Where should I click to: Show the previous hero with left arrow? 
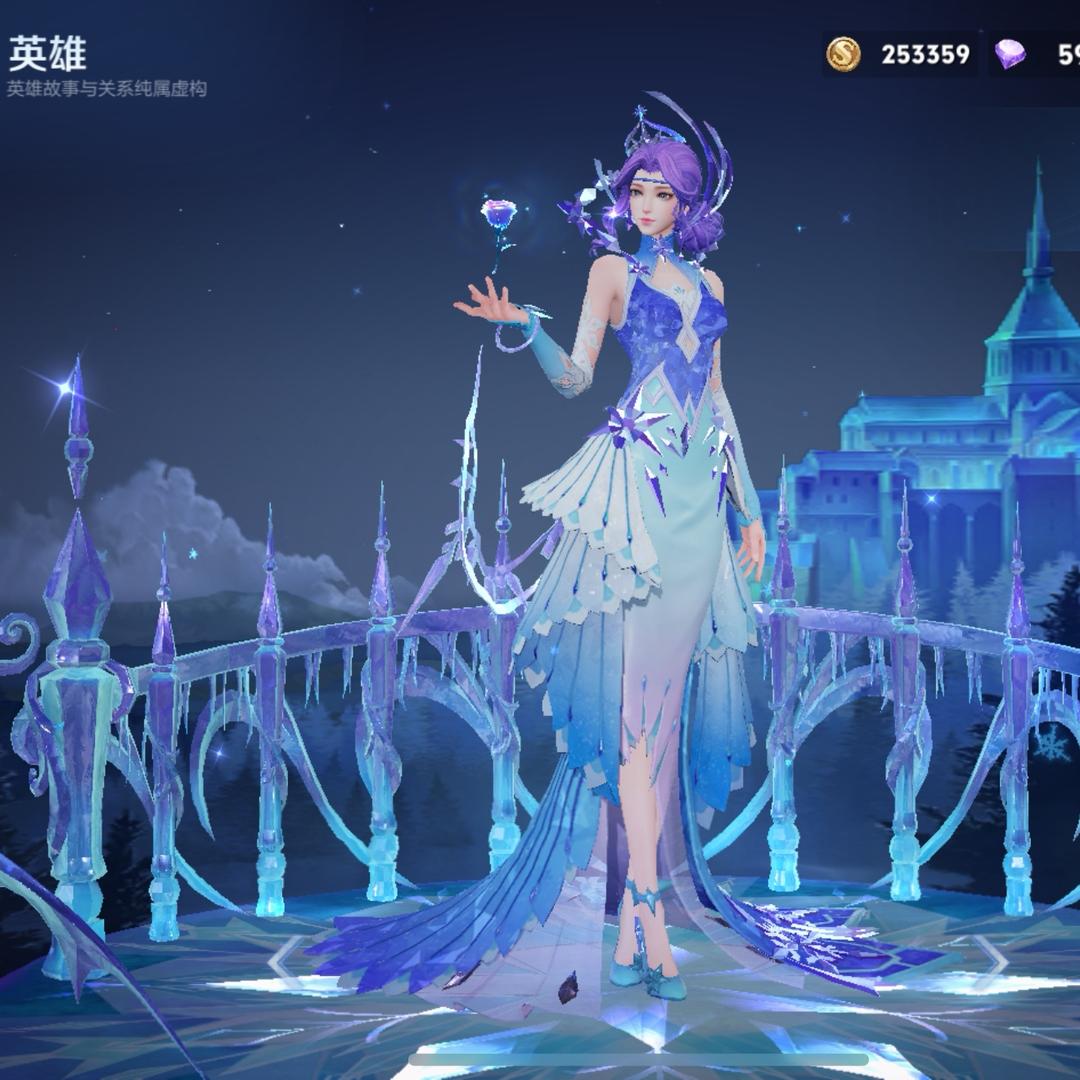click(284, 961)
